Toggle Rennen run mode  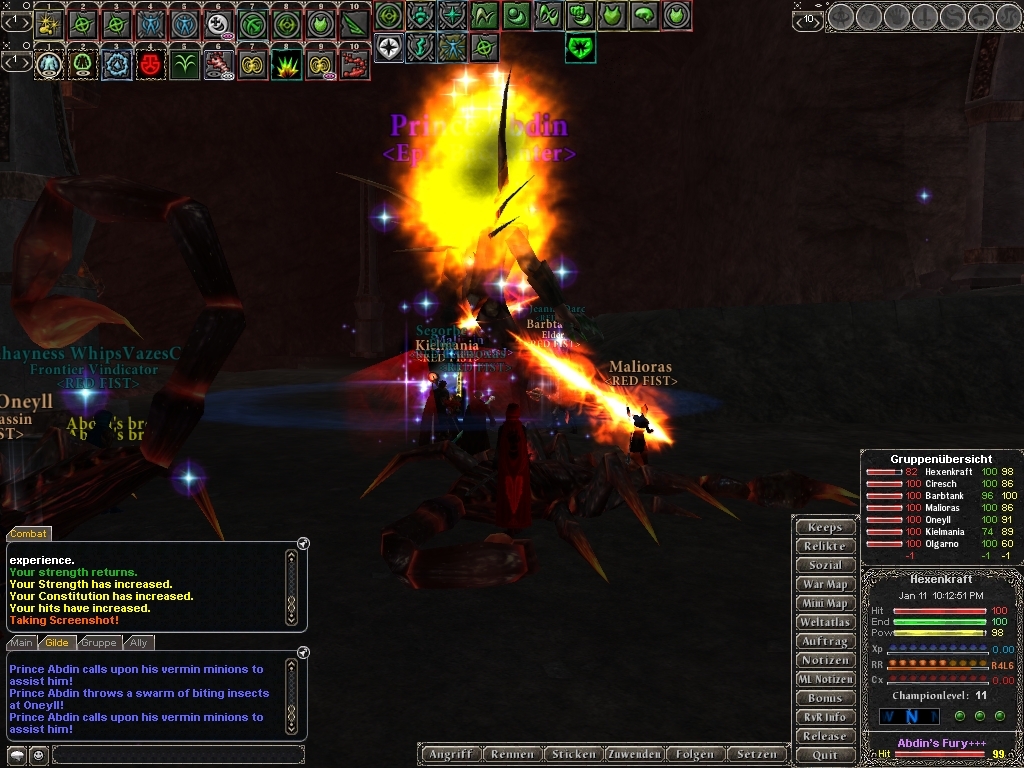coord(513,754)
